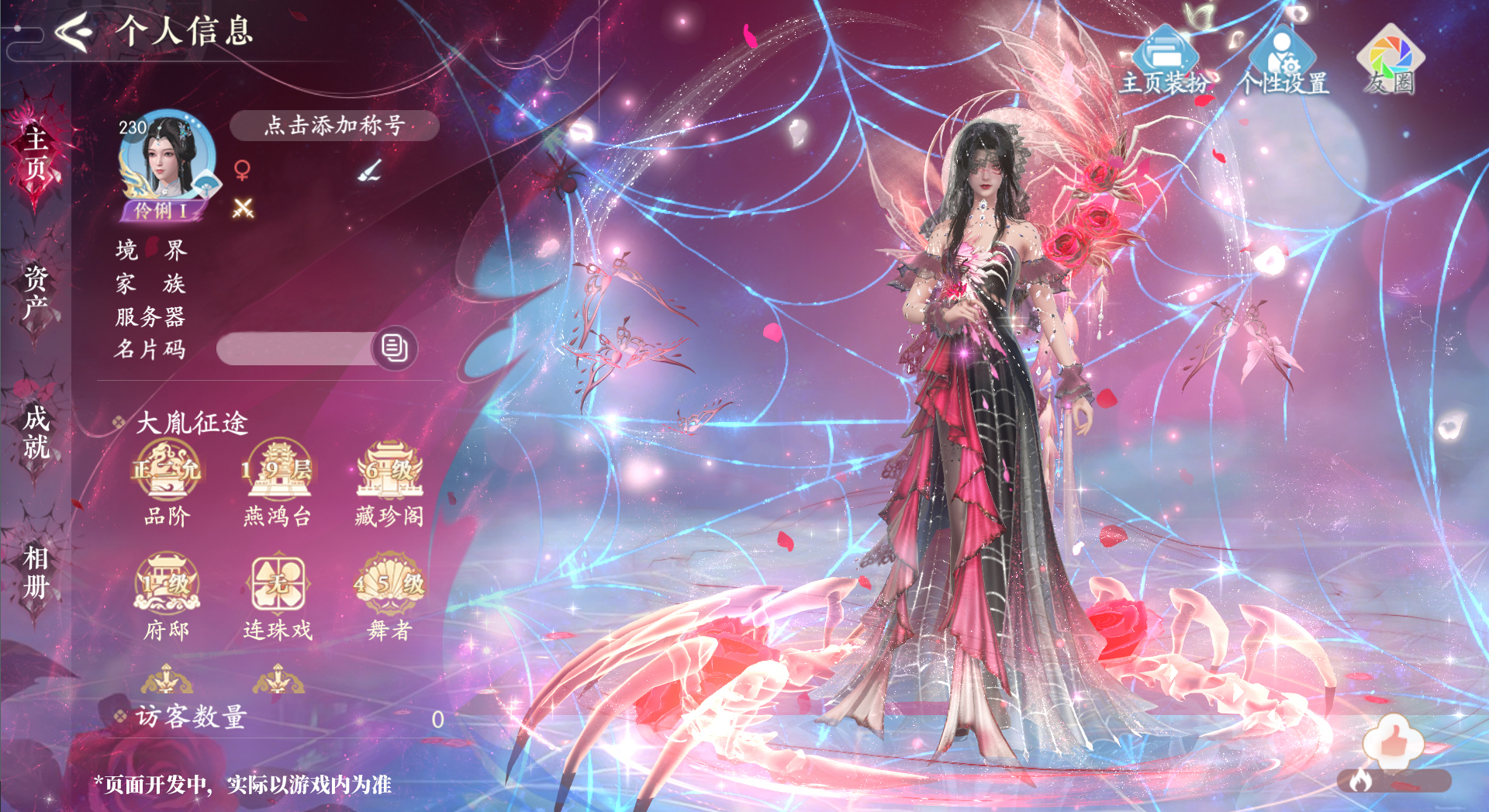
Task: Click 点击添加称号 to add a title
Action: [x=334, y=126]
